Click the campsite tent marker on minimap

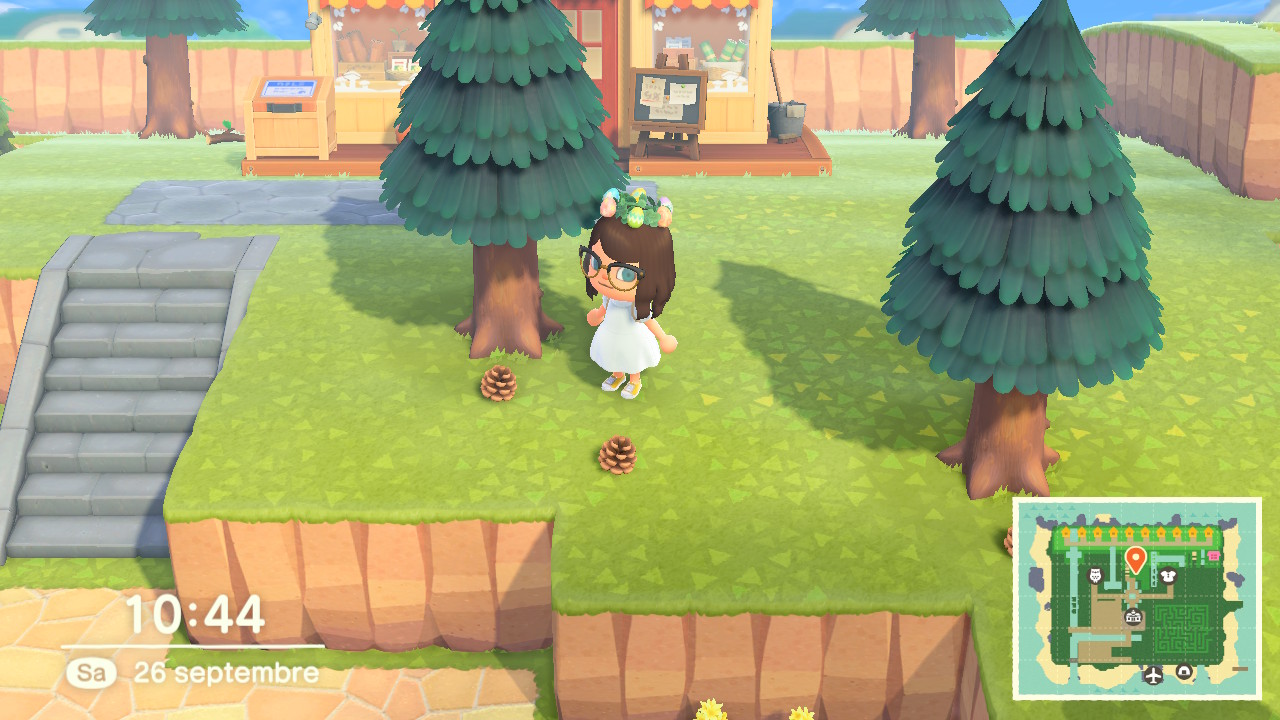[1184, 672]
